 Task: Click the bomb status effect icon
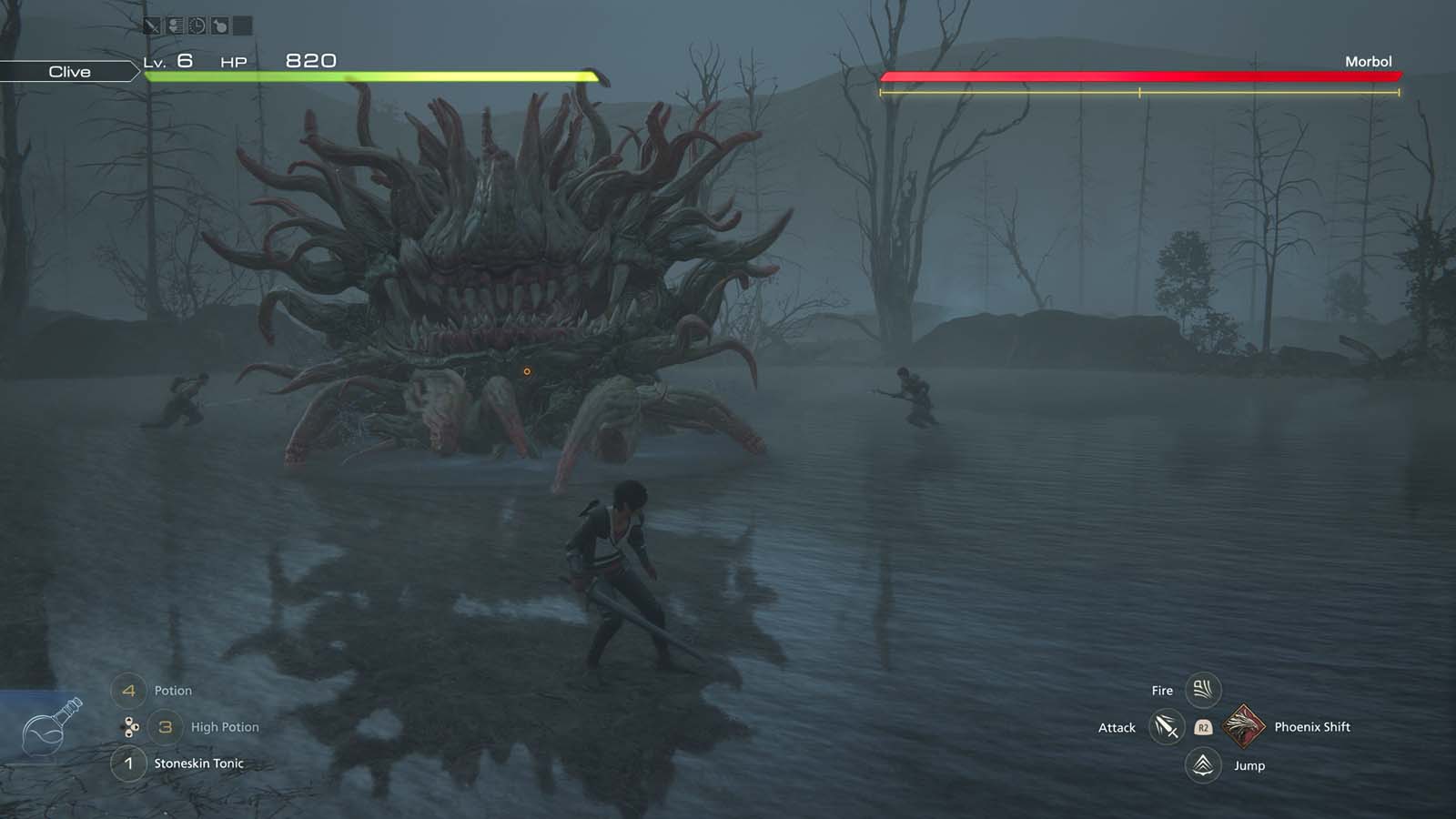coord(219,25)
